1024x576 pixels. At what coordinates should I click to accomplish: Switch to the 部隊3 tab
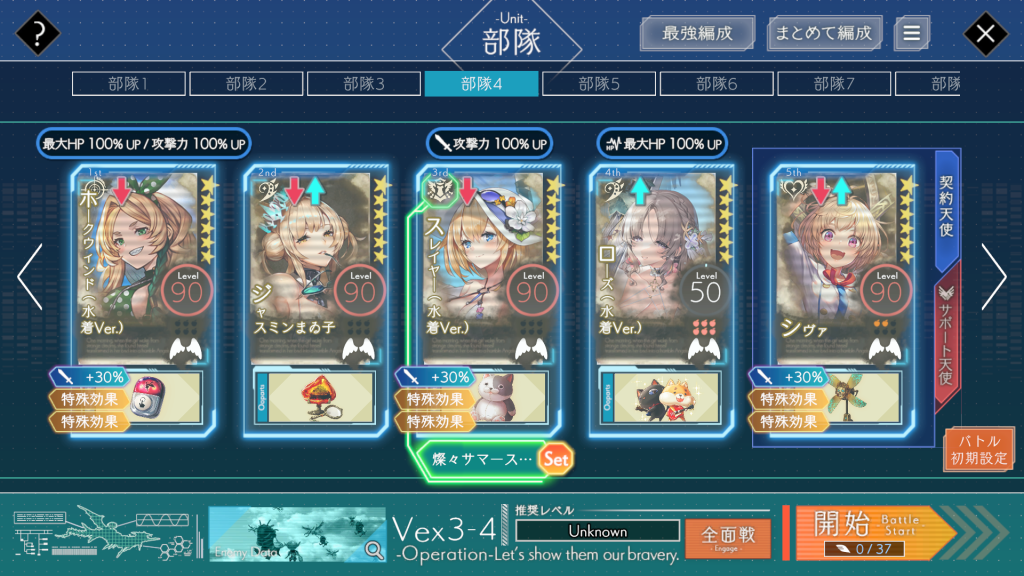[364, 84]
